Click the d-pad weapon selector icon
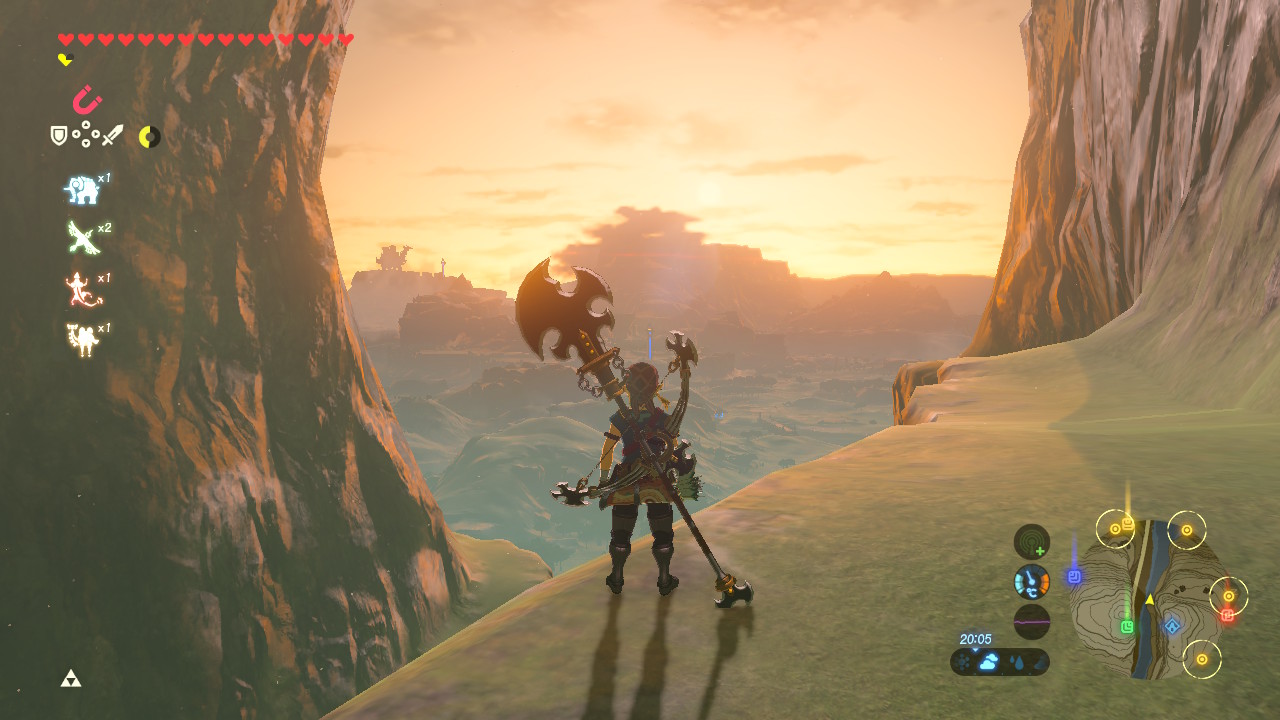Screen dimensions: 1280x720 click(86, 134)
